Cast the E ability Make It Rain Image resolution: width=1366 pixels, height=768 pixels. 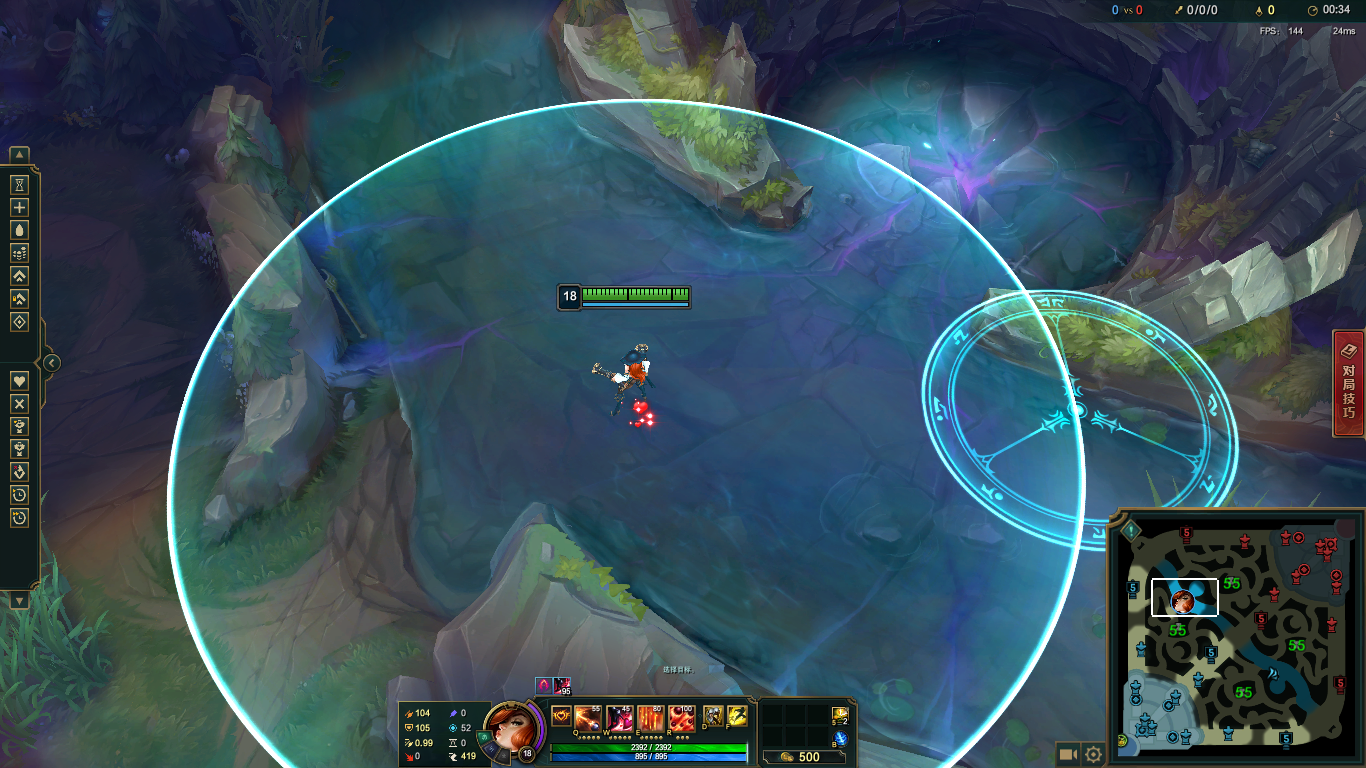click(x=651, y=717)
